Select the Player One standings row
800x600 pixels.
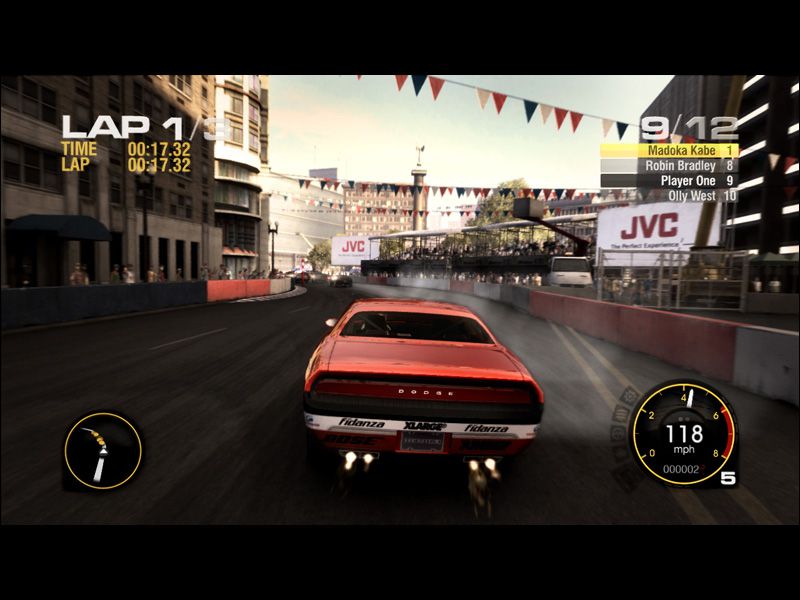(x=669, y=181)
